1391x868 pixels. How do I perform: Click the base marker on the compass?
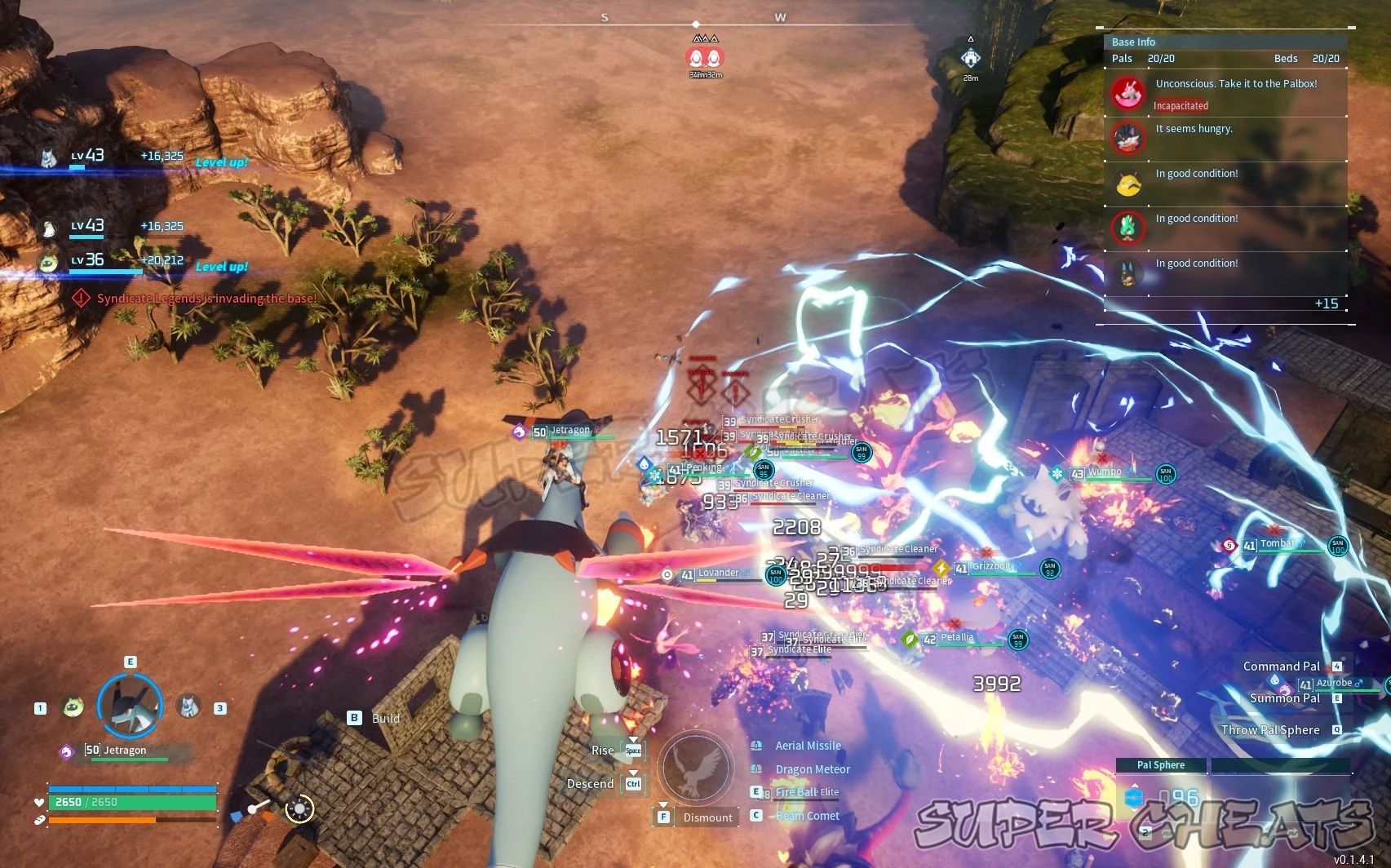[x=970, y=58]
